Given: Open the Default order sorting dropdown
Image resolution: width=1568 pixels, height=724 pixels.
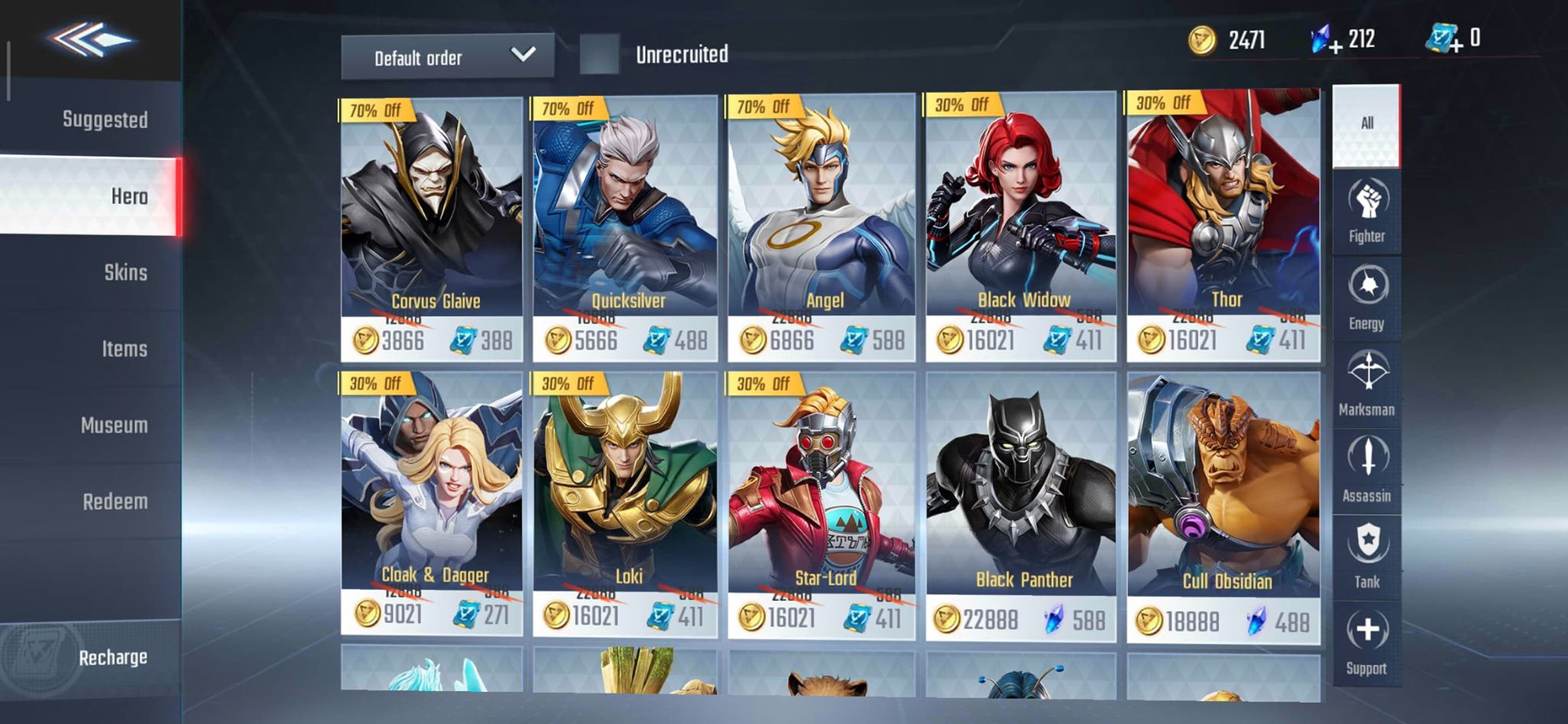Looking at the screenshot, I should point(447,56).
